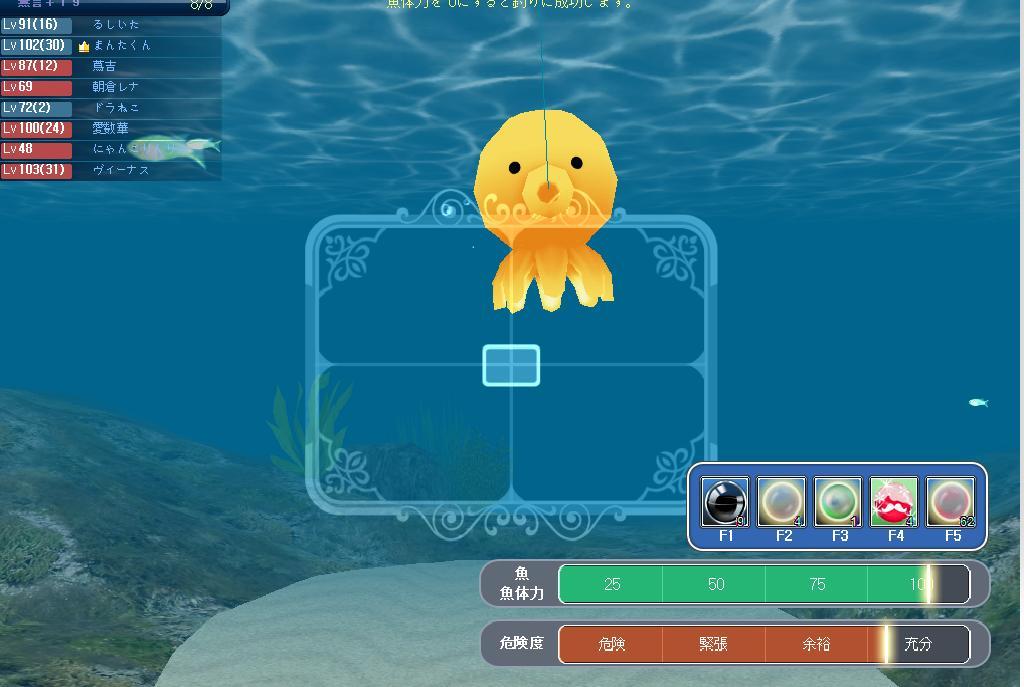1024x687 pixels.
Task: Use the black ball item in slot F1
Action: point(725,501)
